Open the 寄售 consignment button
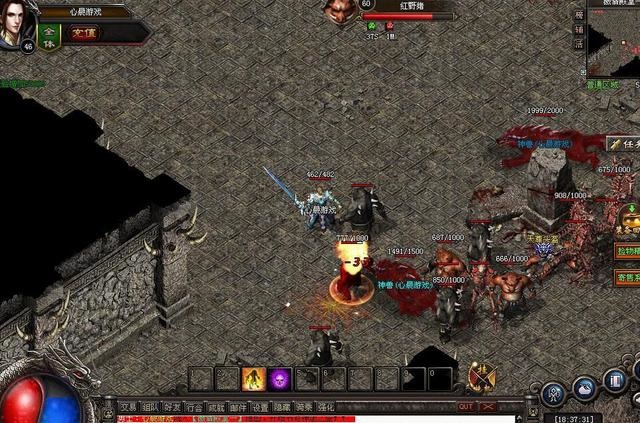Image resolution: width=640 pixels, height=423 pixels. point(627,275)
